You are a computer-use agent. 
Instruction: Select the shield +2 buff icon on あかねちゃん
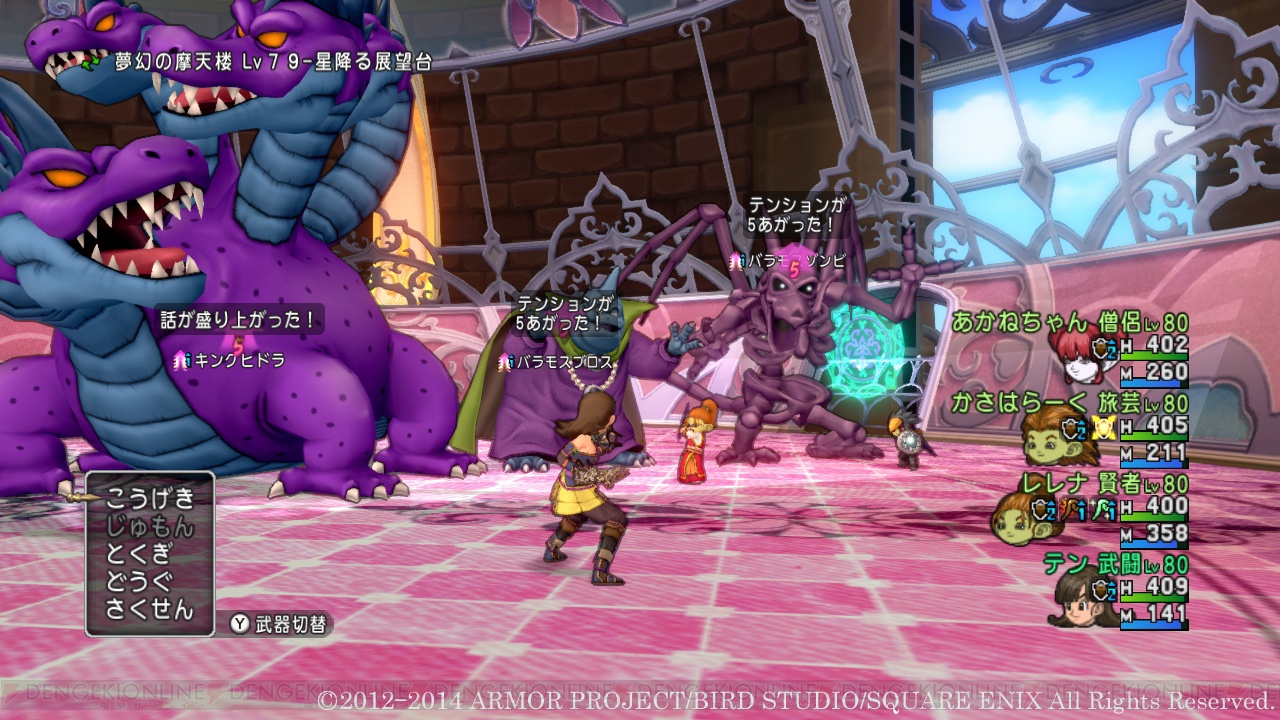point(1100,350)
